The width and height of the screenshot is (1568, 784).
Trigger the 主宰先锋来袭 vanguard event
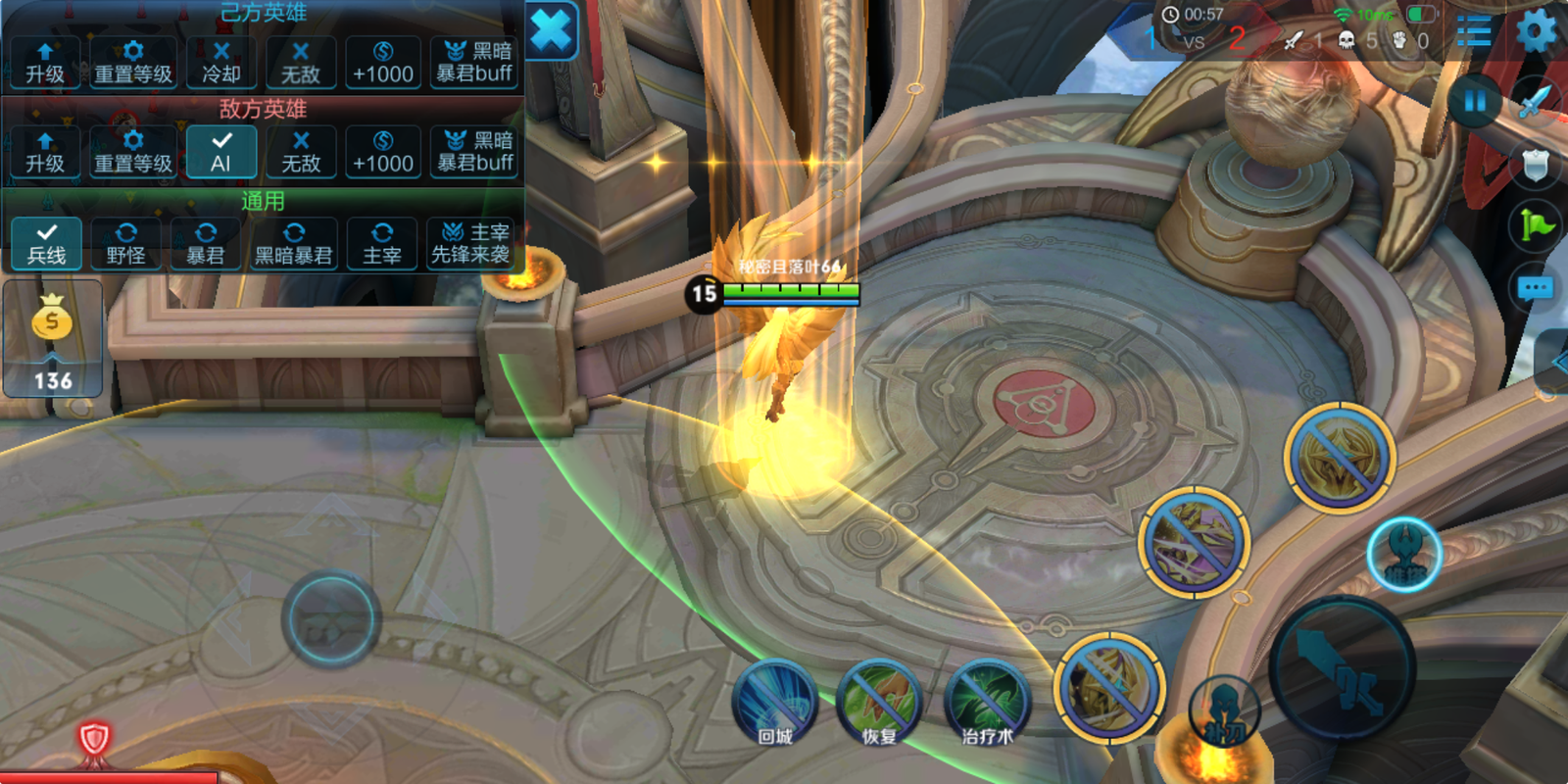[470, 244]
